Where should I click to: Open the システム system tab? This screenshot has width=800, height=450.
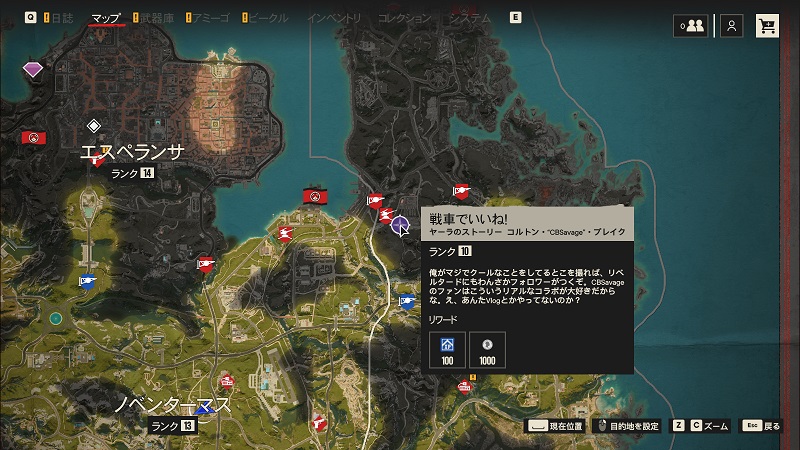[x=470, y=18]
